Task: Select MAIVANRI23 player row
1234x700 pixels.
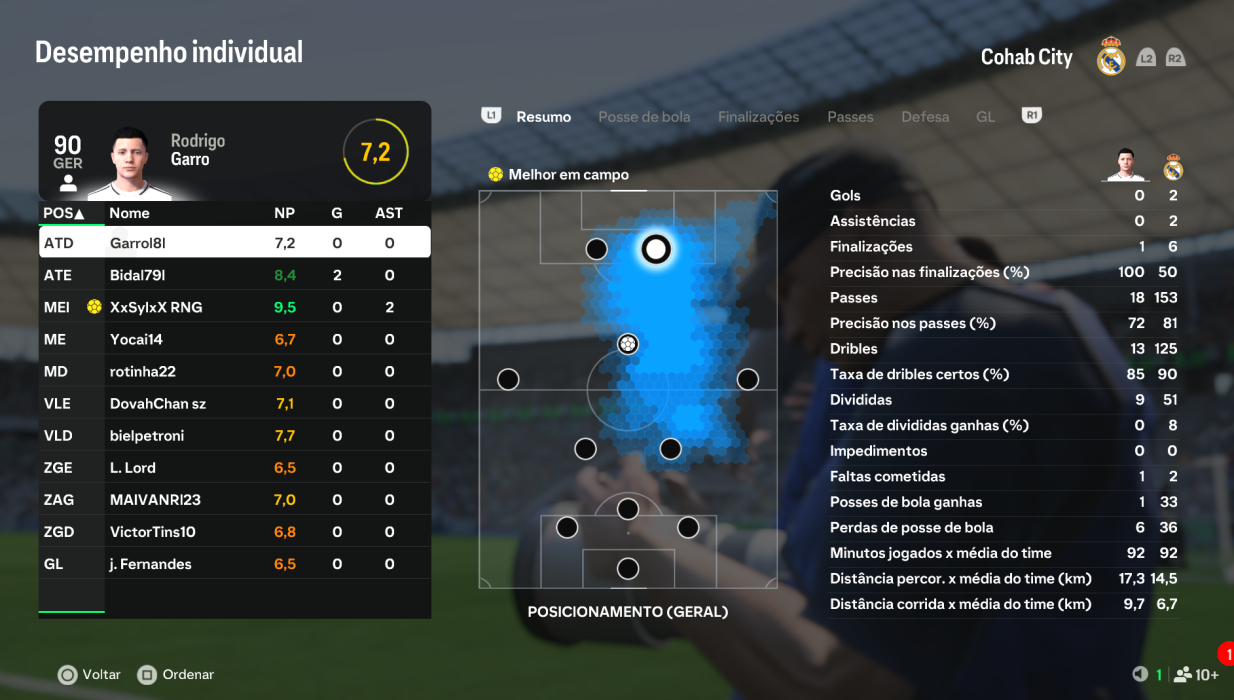Action: 235,499
